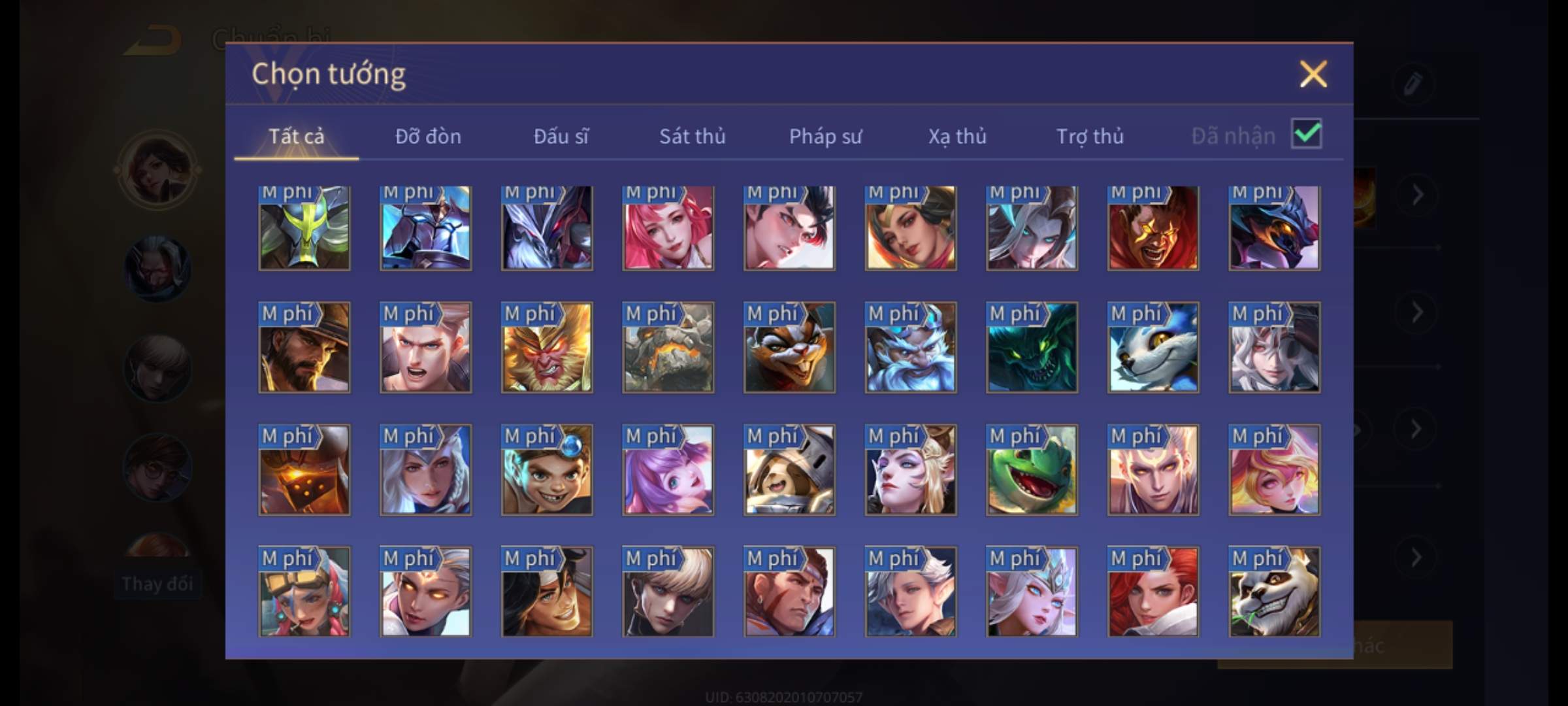
Task: Pick the pink-haired female hero portrait
Action: (x=668, y=227)
